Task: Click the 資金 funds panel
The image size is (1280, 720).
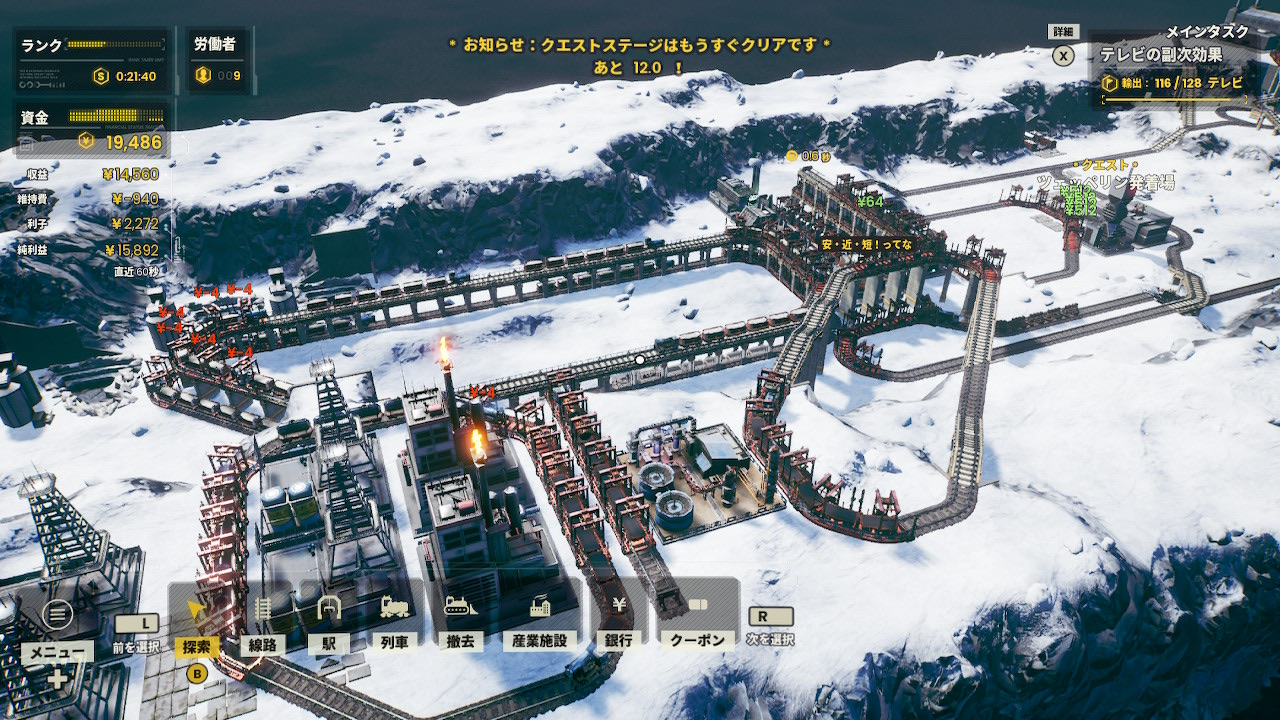Action: [92, 130]
